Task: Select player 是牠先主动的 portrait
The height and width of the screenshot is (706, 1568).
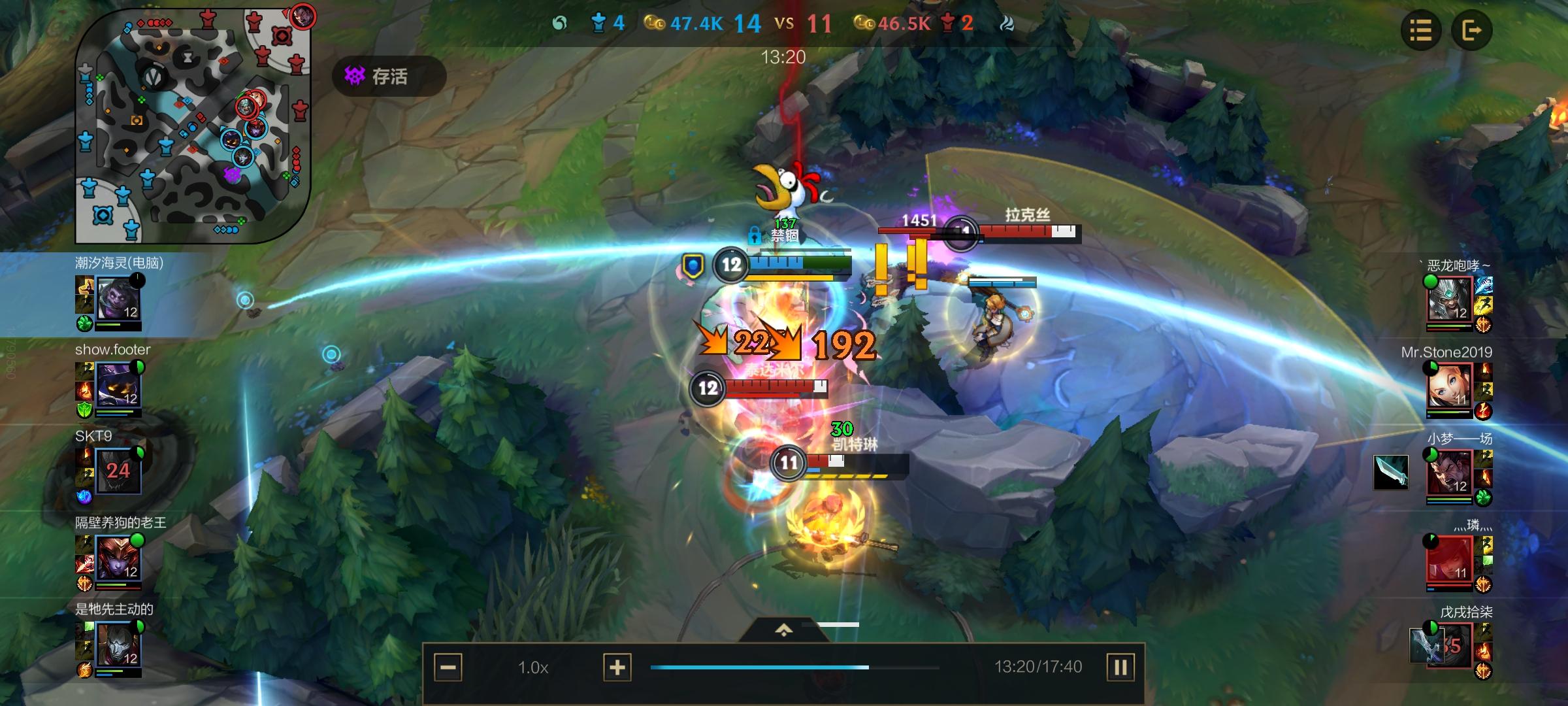Action: coord(118,645)
